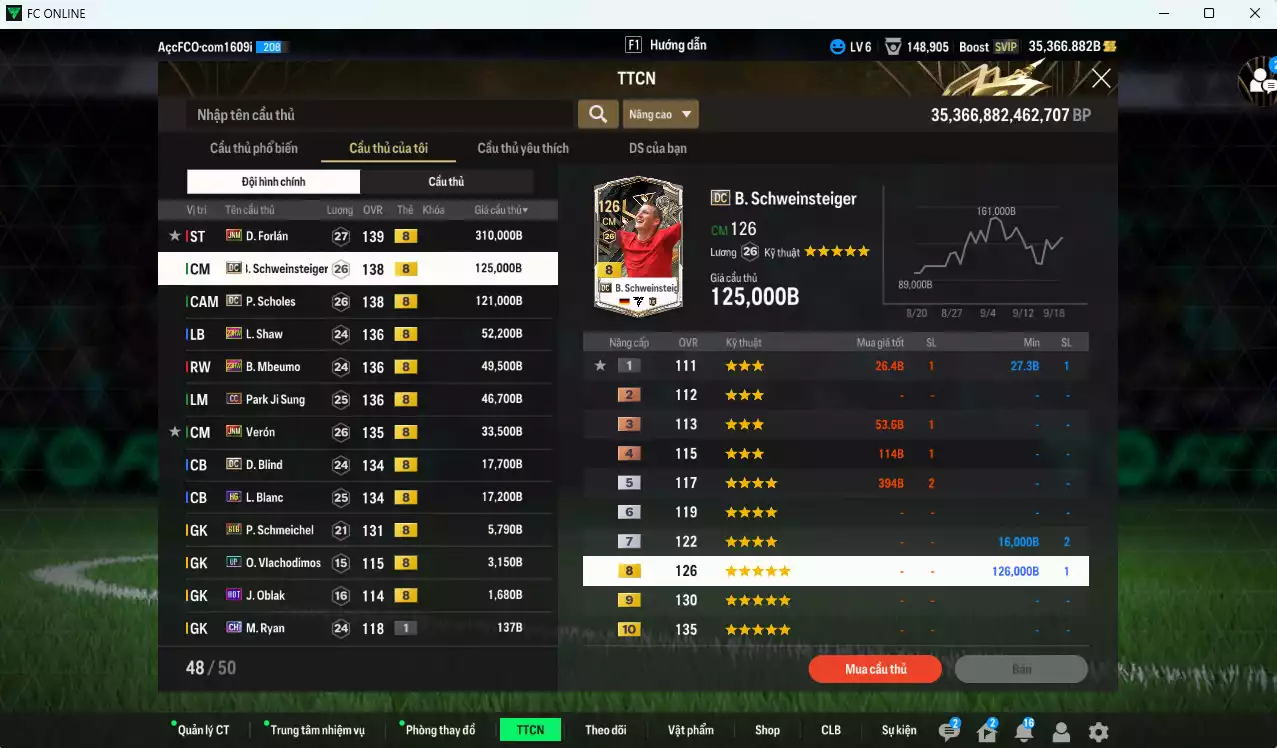Open settings gear icon
Image resolution: width=1277 pixels, height=748 pixels.
1098,732
